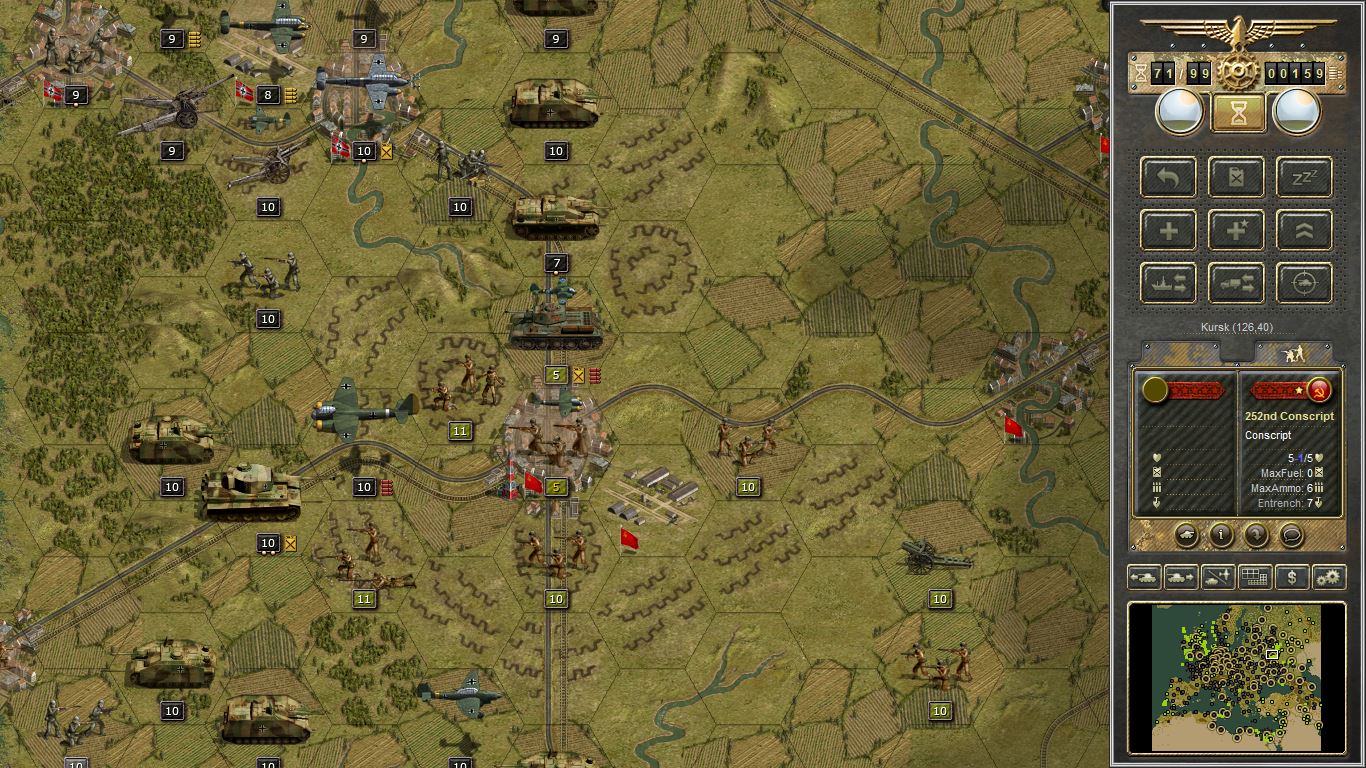Screen dimensions: 1366x768
Task: Open the purchase screen
Action: click(1292, 577)
